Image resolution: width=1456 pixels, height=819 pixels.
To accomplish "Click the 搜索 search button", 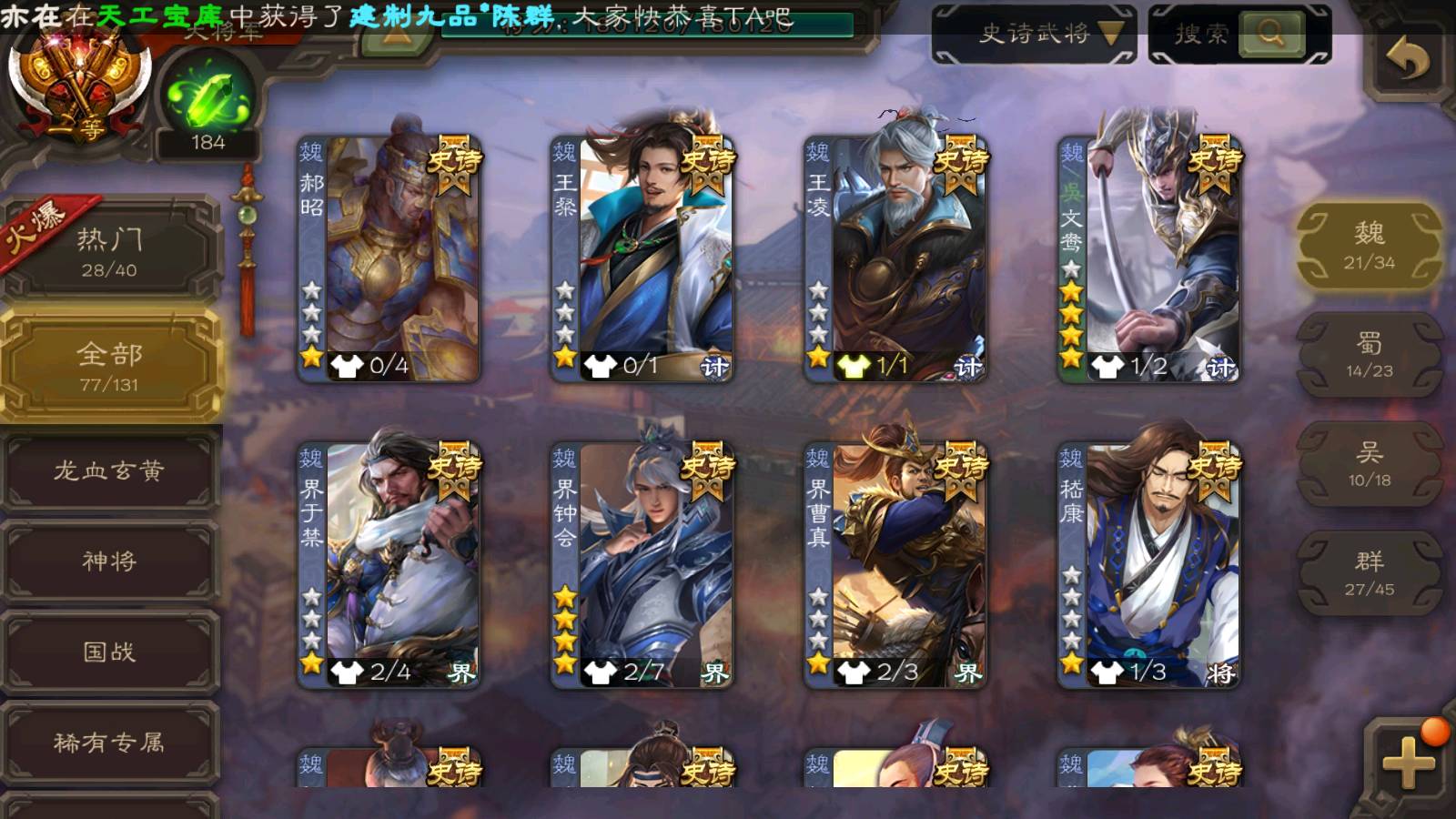I will [1271, 35].
